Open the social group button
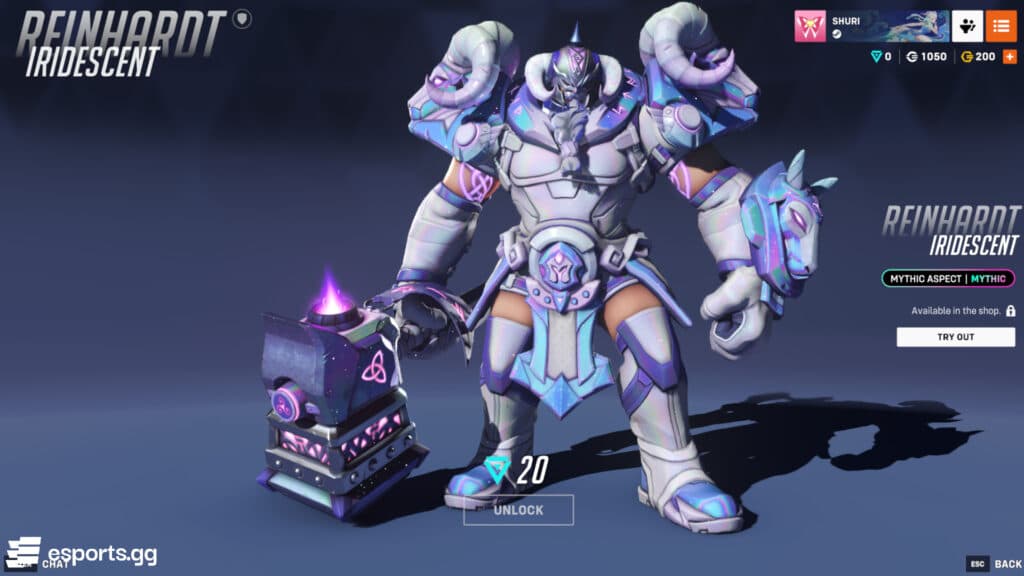The image size is (1024, 576). tap(966, 26)
